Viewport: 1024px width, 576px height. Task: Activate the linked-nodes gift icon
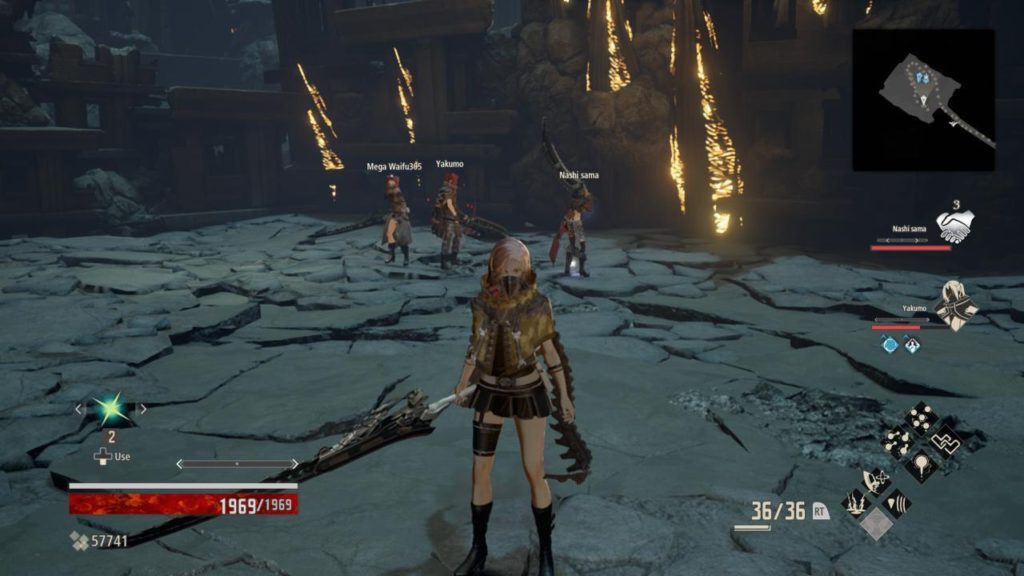(896, 441)
